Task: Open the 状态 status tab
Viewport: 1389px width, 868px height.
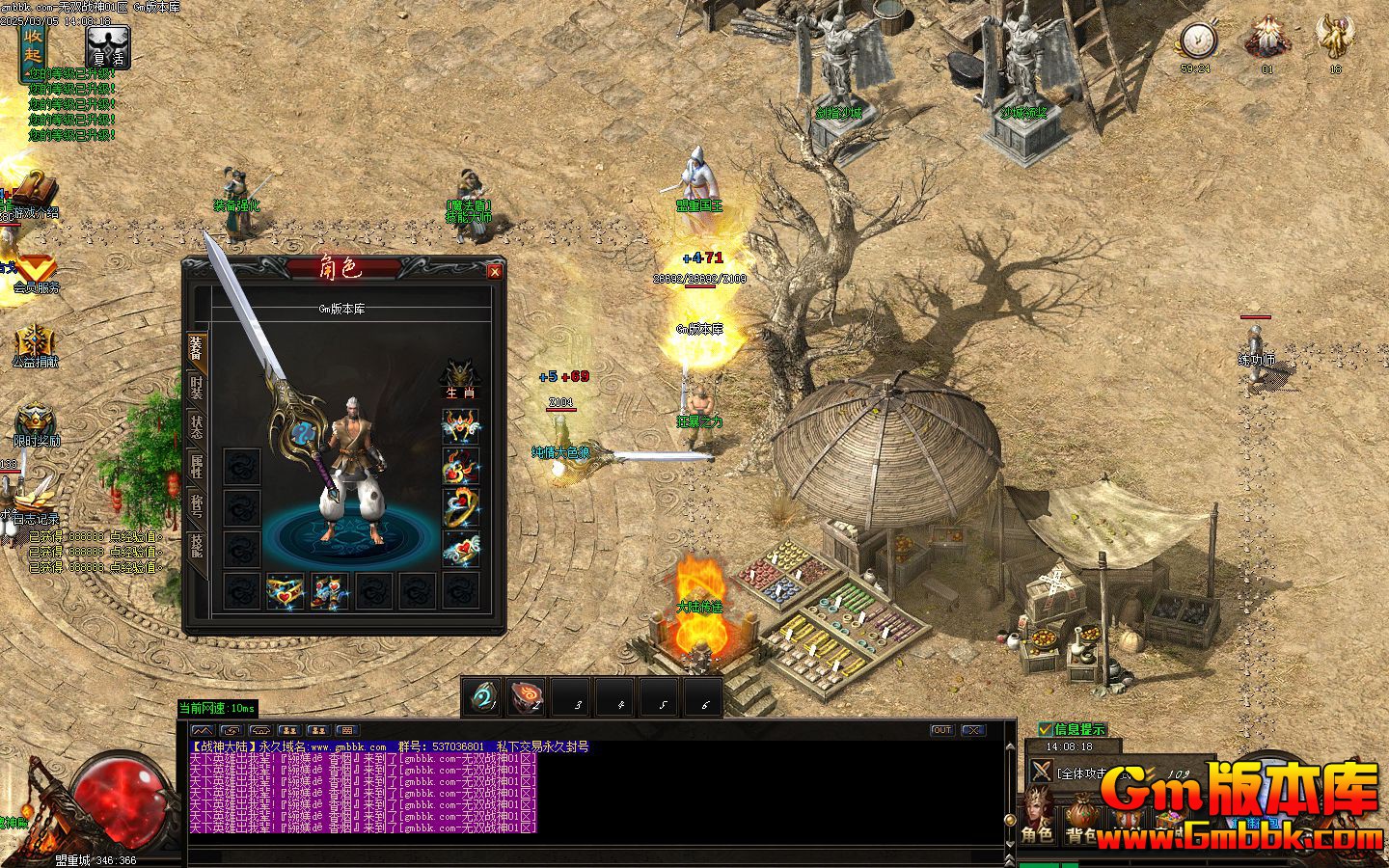Action: click(x=196, y=426)
